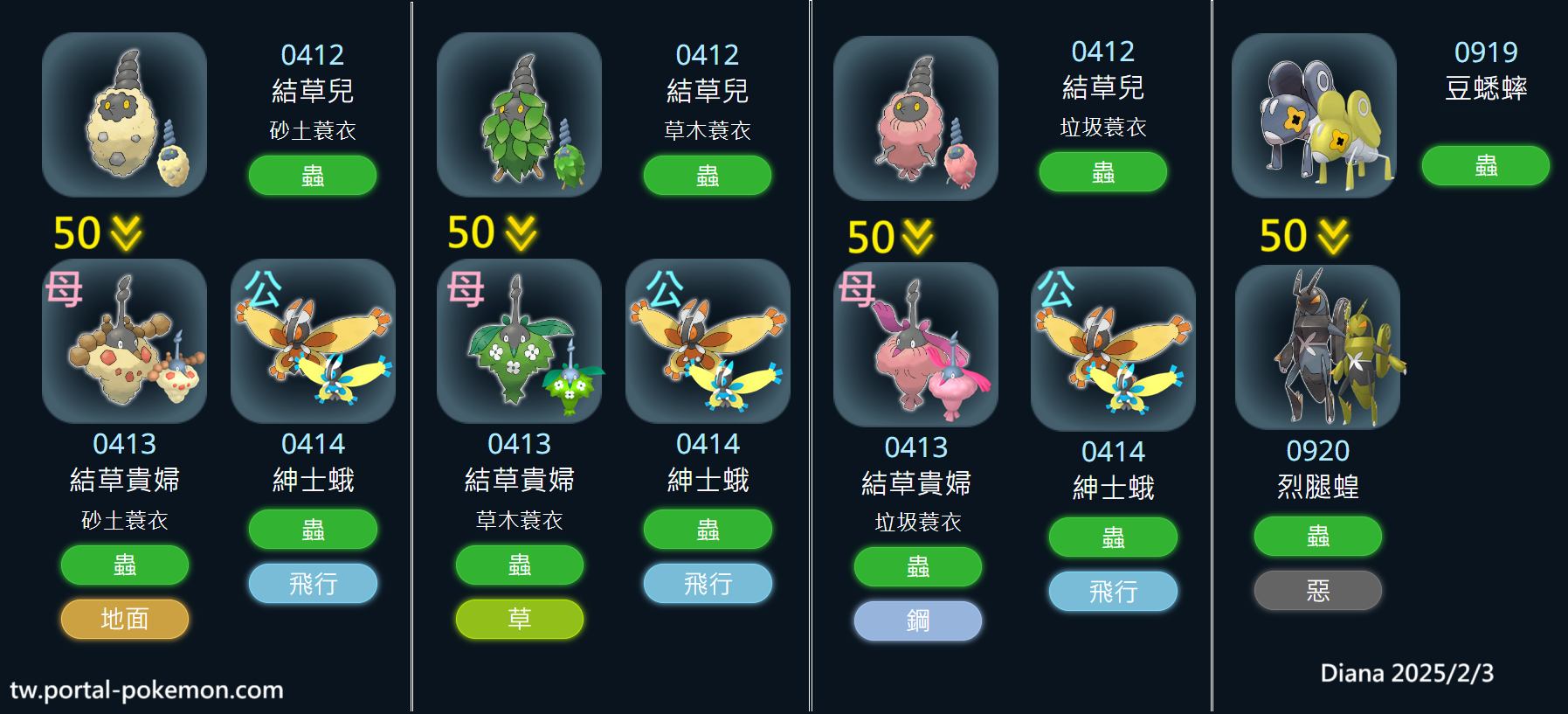Choose the green plant cloak Wormadam portrait
The image size is (1568, 714).
519,341
